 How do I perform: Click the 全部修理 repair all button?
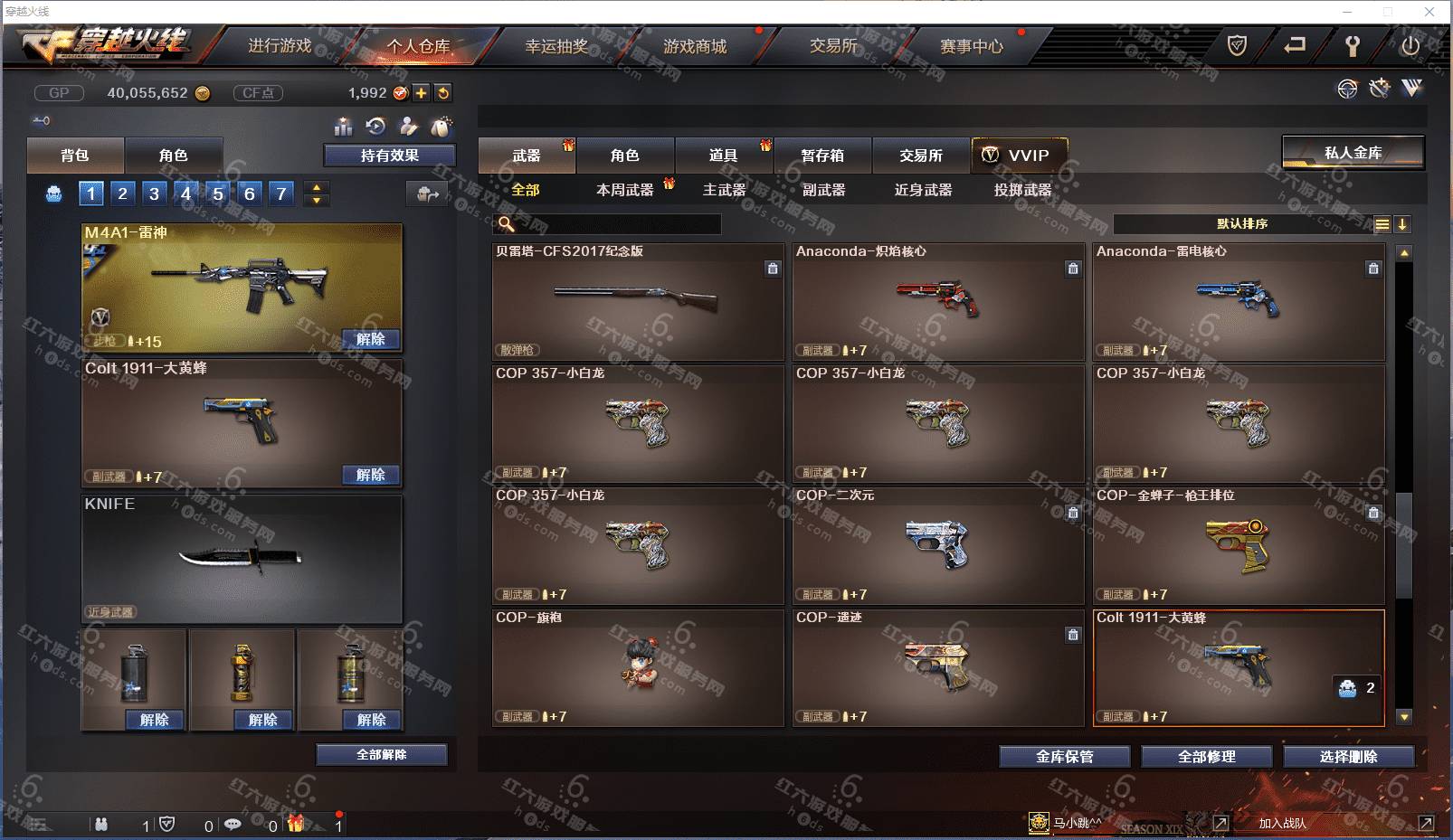point(1206,757)
